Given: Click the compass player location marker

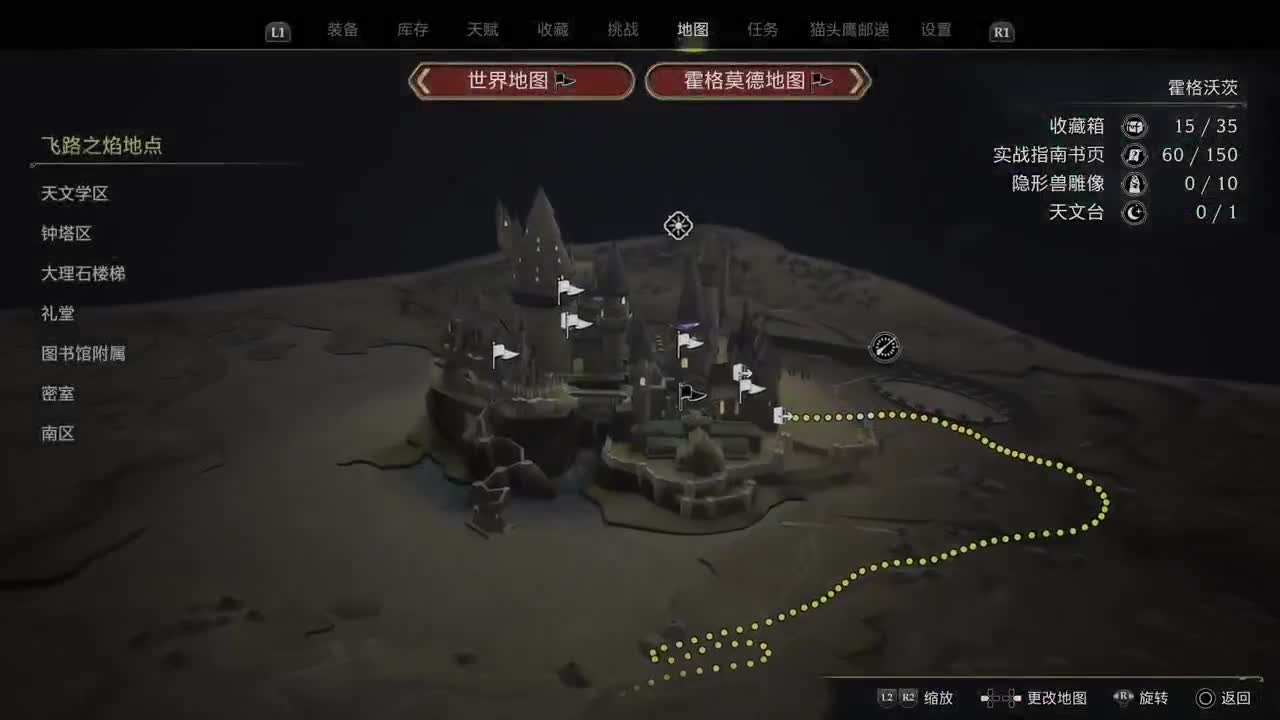Looking at the screenshot, I should 678,226.
